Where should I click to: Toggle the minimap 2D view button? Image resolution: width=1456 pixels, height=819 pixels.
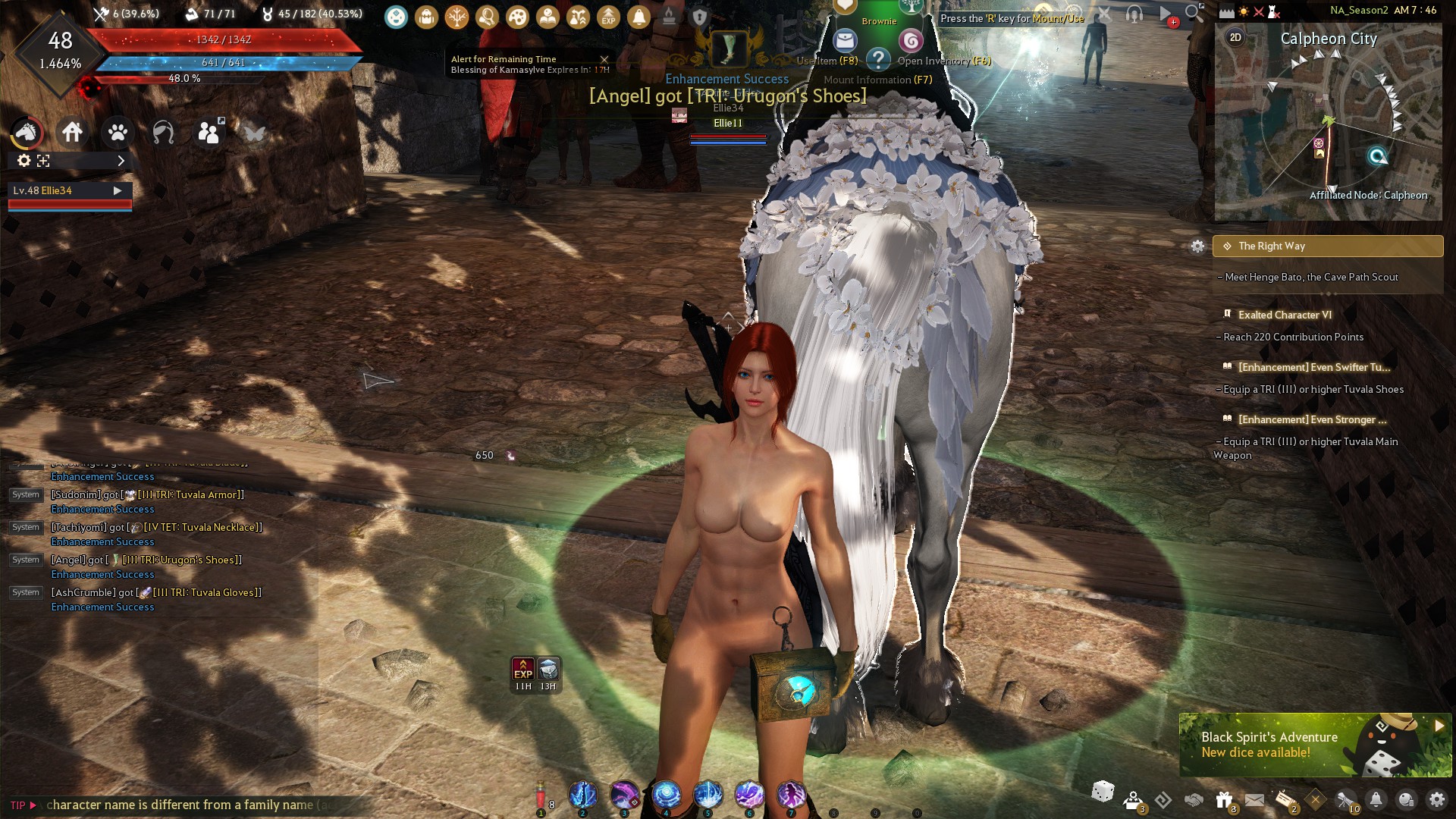tap(1235, 37)
